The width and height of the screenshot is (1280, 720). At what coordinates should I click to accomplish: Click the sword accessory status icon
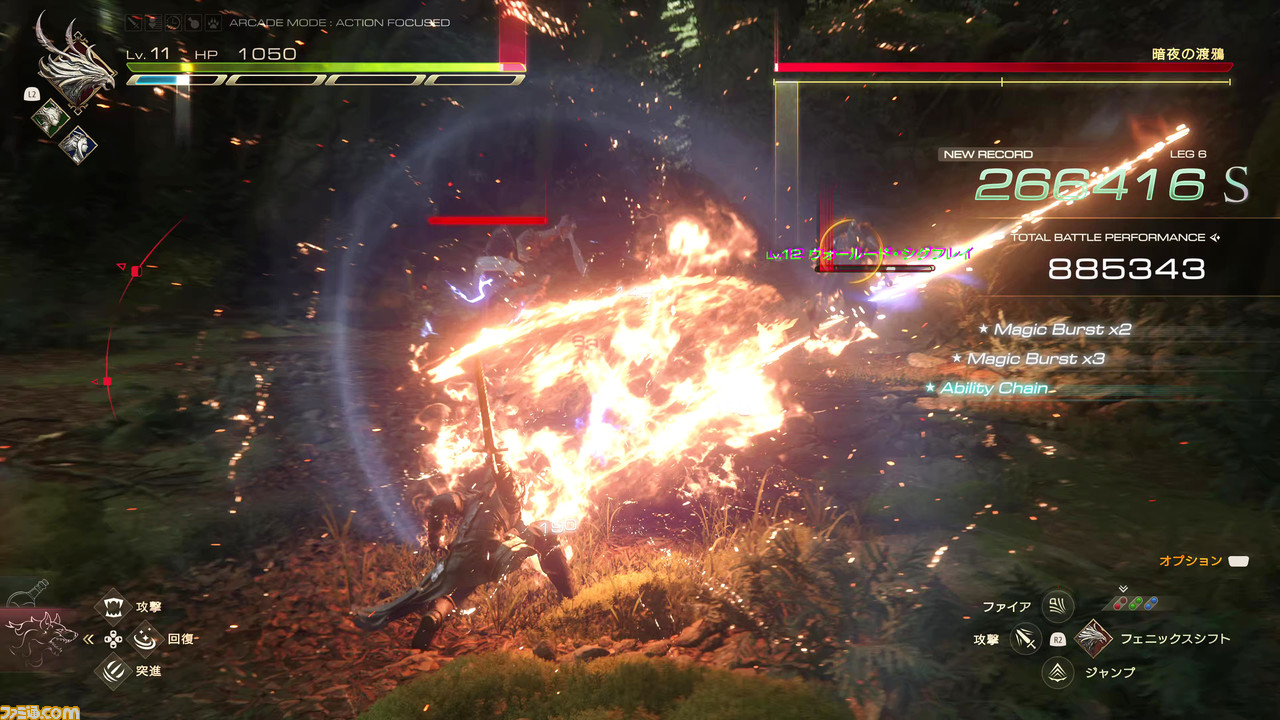click(133, 22)
